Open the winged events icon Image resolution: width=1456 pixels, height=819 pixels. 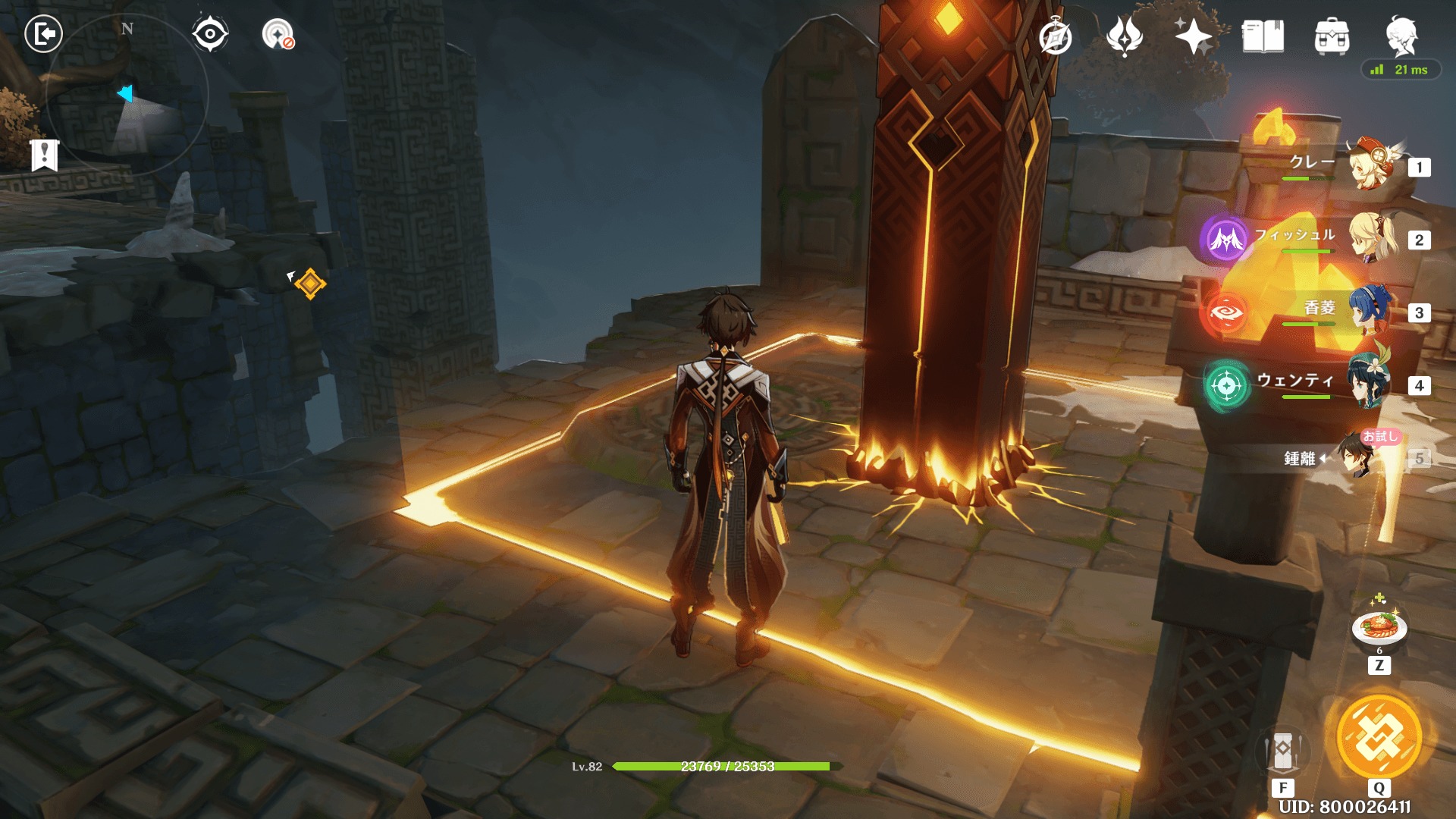[1124, 36]
